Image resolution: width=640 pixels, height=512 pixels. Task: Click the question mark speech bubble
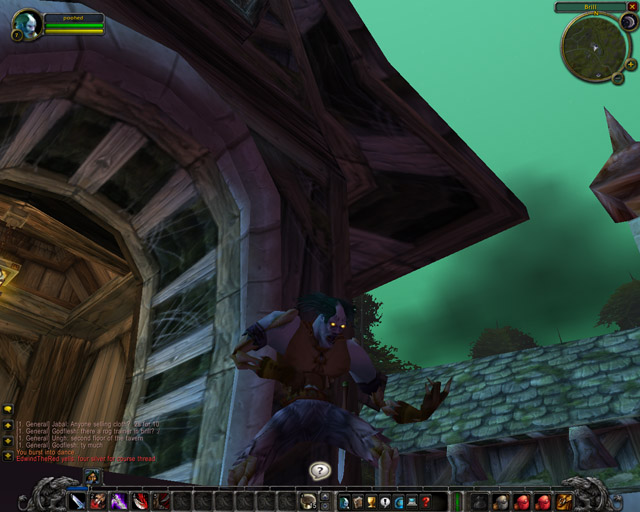[x=319, y=470]
